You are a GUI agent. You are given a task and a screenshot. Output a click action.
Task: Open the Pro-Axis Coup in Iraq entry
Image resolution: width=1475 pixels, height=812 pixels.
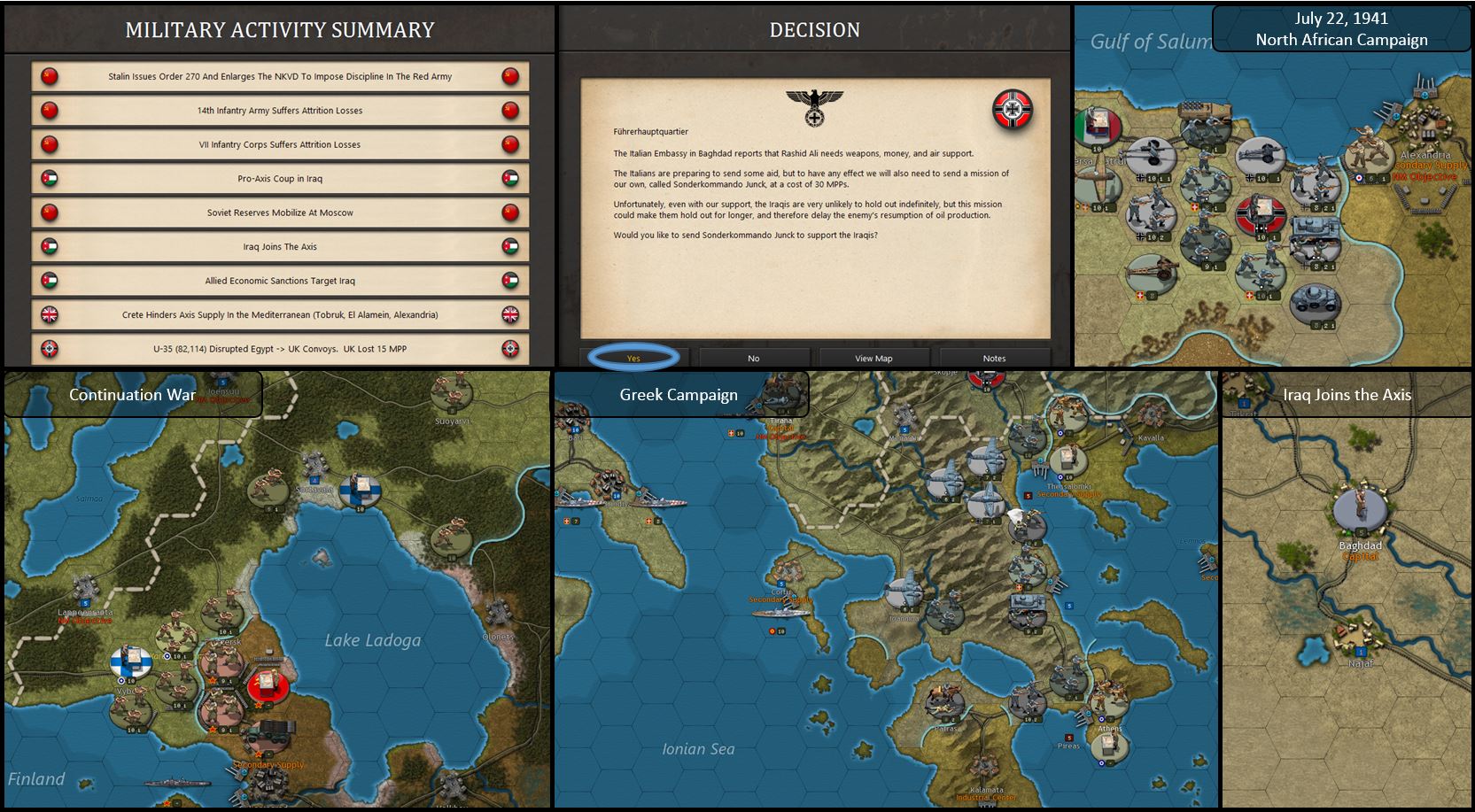280,179
